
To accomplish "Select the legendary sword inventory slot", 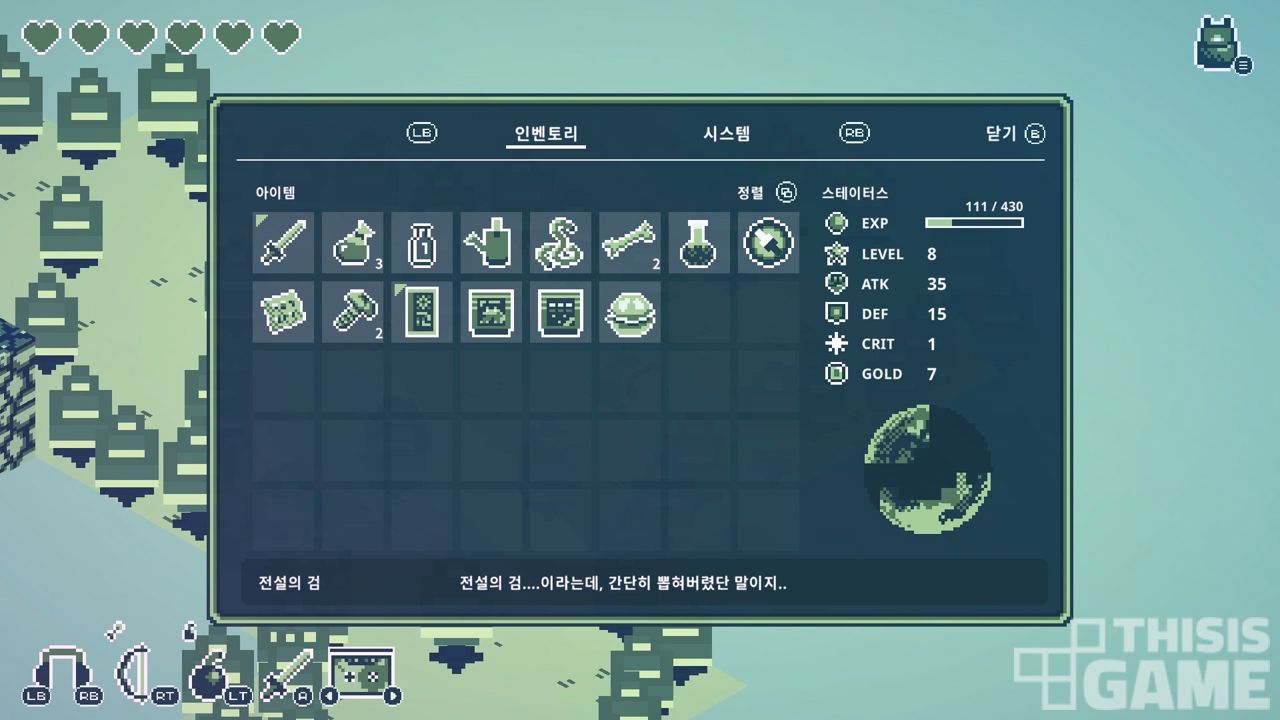I will click(x=283, y=242).
